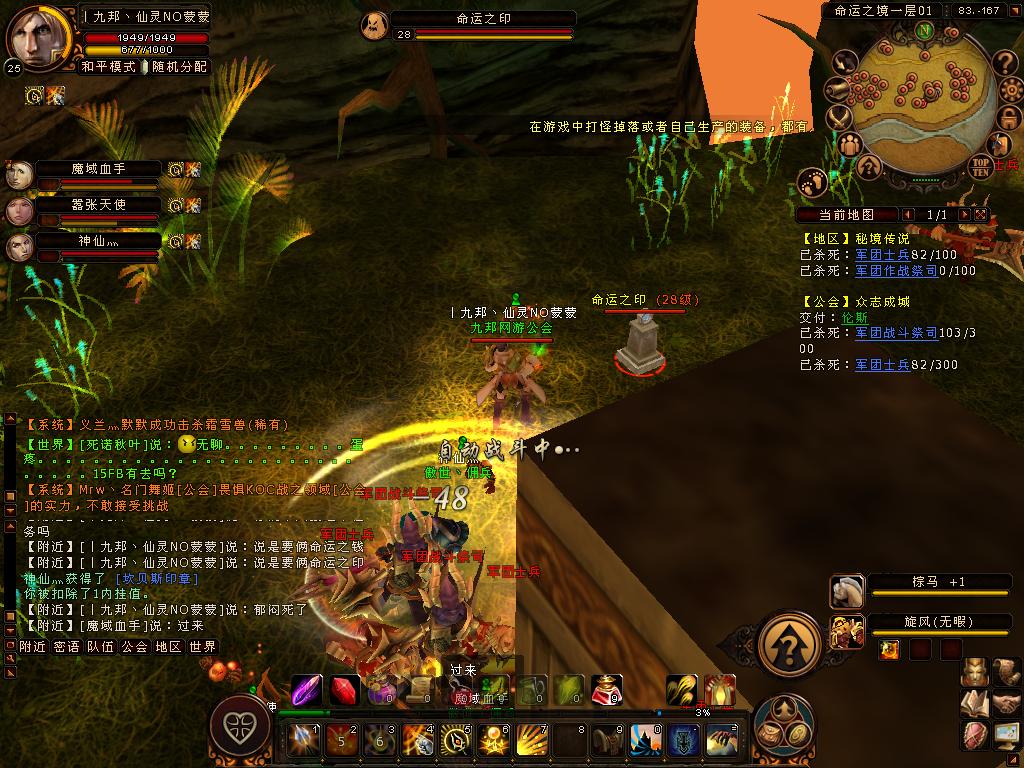Viewport: 1024px width, 768px height.
Task: Click the 和平模式 peace mode button
Action: [107, 67]
